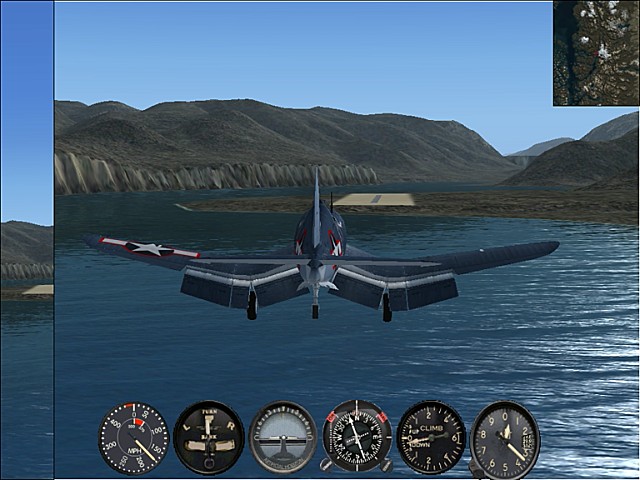Click the MPH airspeed indicator gauge

134,438
